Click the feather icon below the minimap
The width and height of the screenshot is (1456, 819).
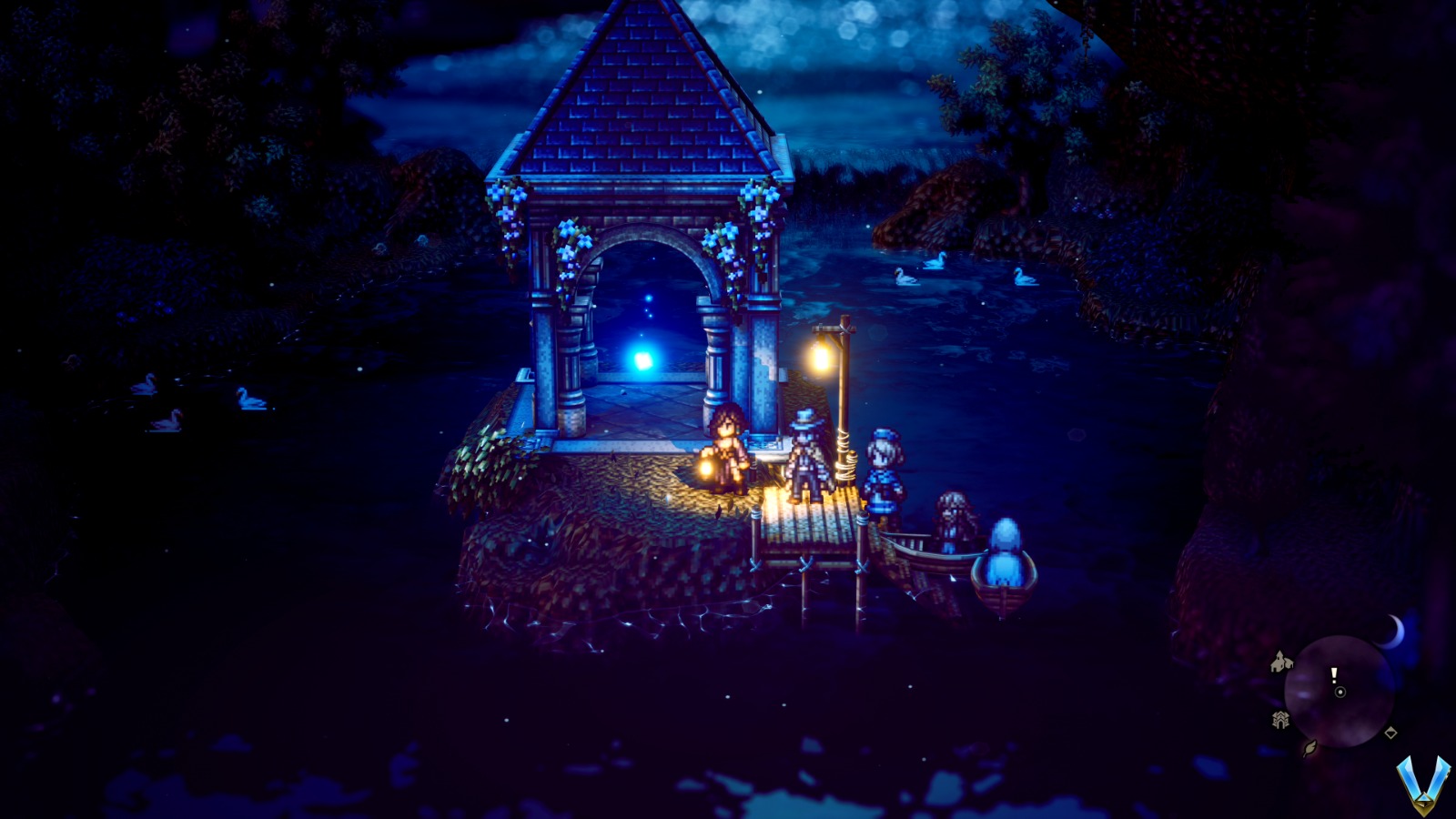tap(1309, 746)
